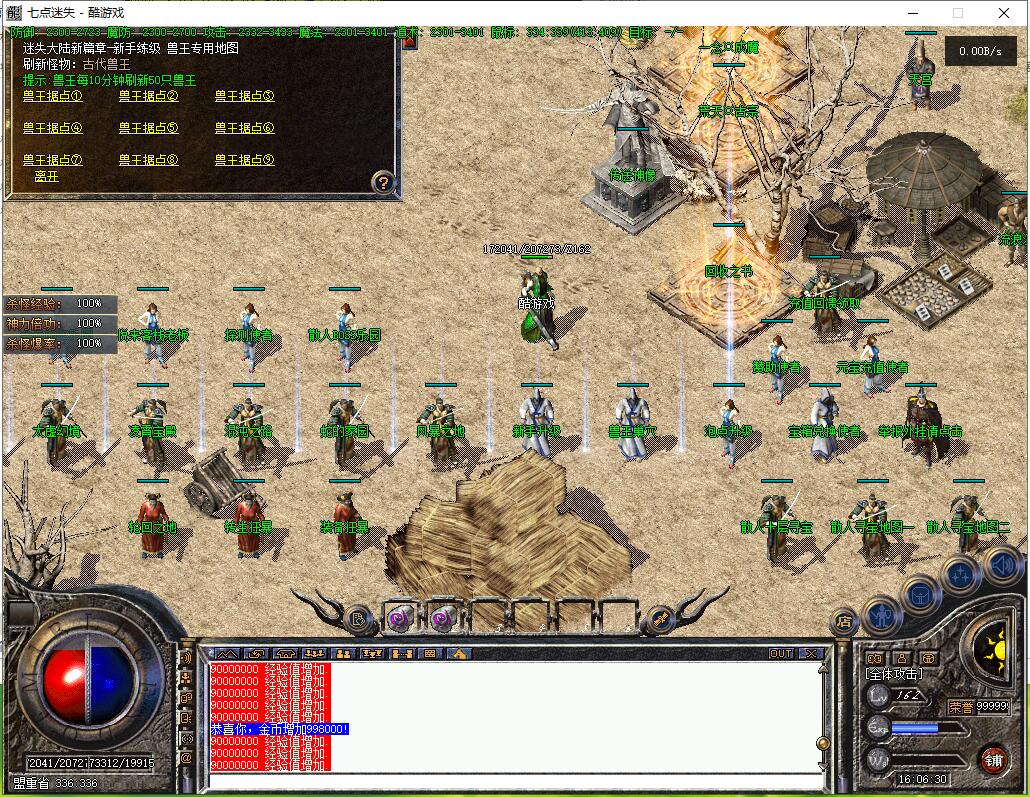Viewport: 1030px width, 797px height.
Task: Click the OUT button on chat bar
Action: [781, 654]
